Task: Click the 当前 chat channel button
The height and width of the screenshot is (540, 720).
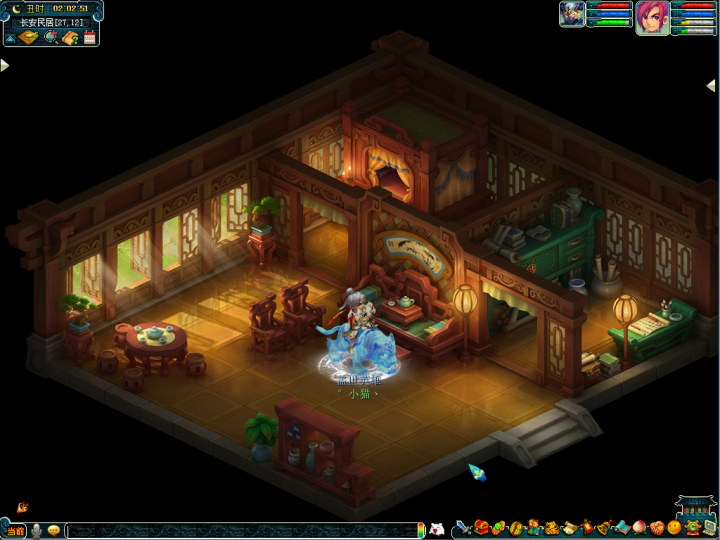Action: (14, 530)
